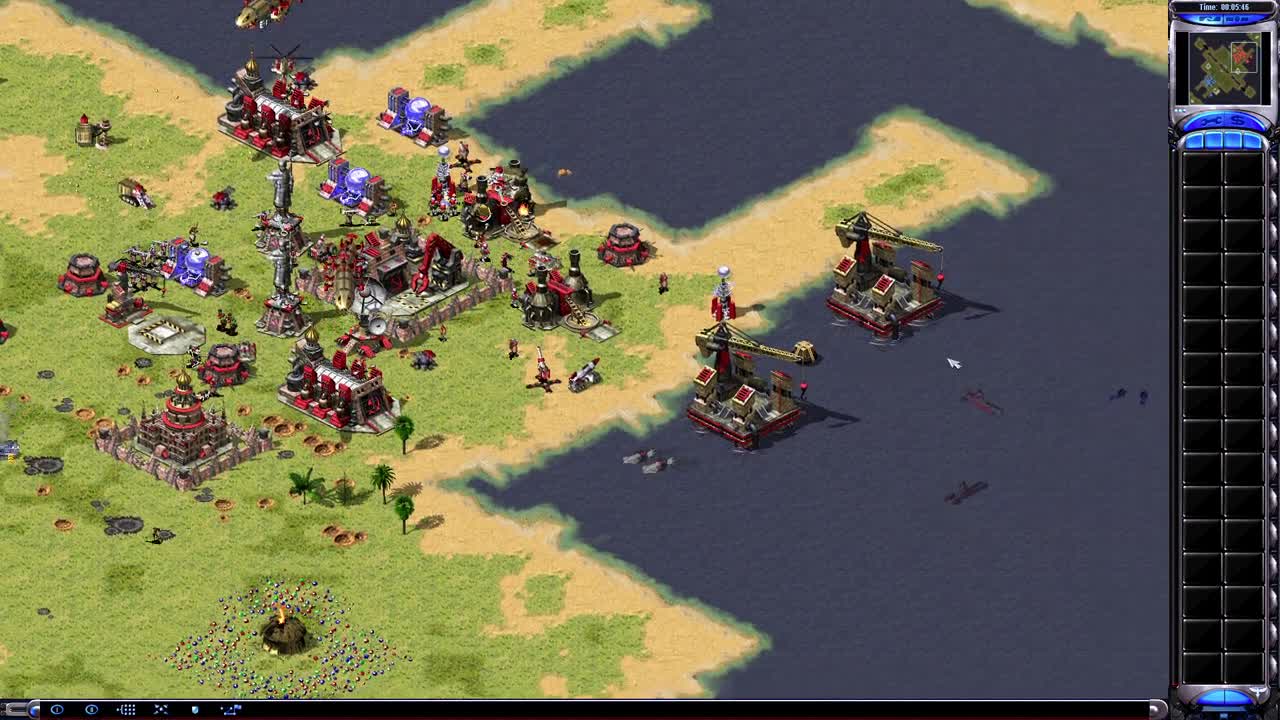Activate the Sell ($) tool on the sidebar
Viewport: 1280px width, 720px height.
point(1237,122)
